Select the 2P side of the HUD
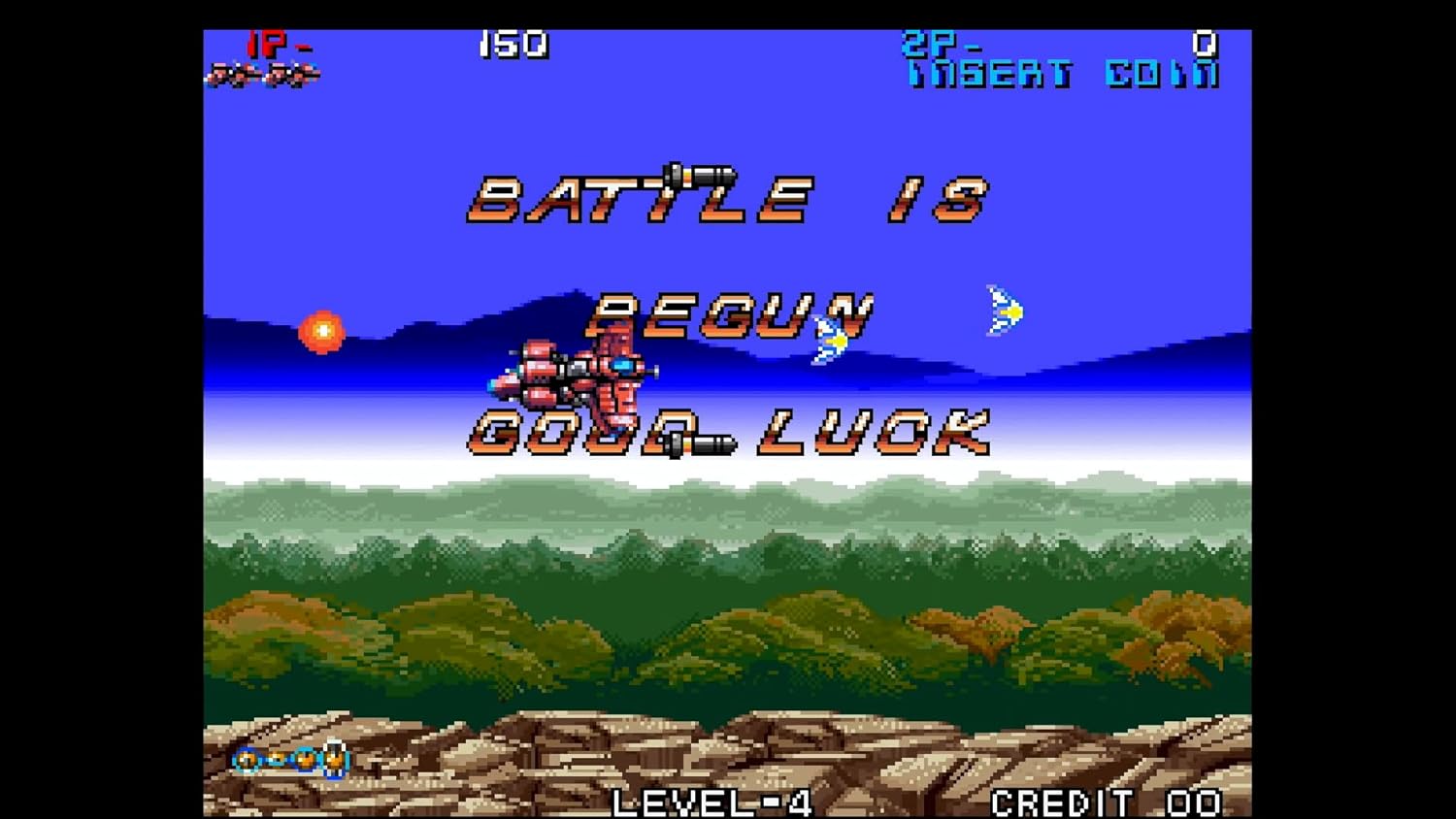The image size is (1456, 819). pyautogui.click(x=926, y=44)
